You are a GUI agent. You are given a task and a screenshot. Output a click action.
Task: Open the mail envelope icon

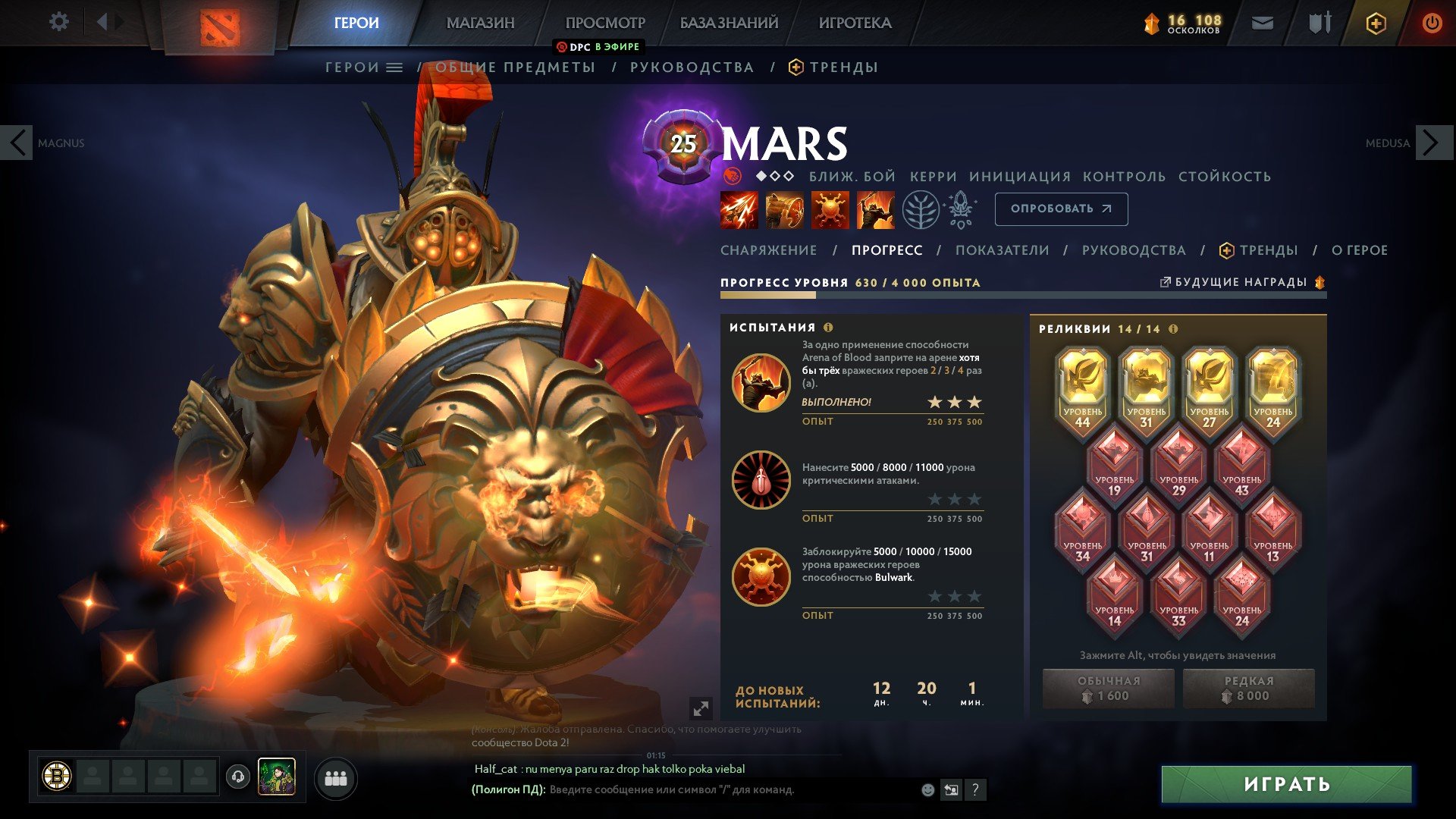tap(1262, 24)
